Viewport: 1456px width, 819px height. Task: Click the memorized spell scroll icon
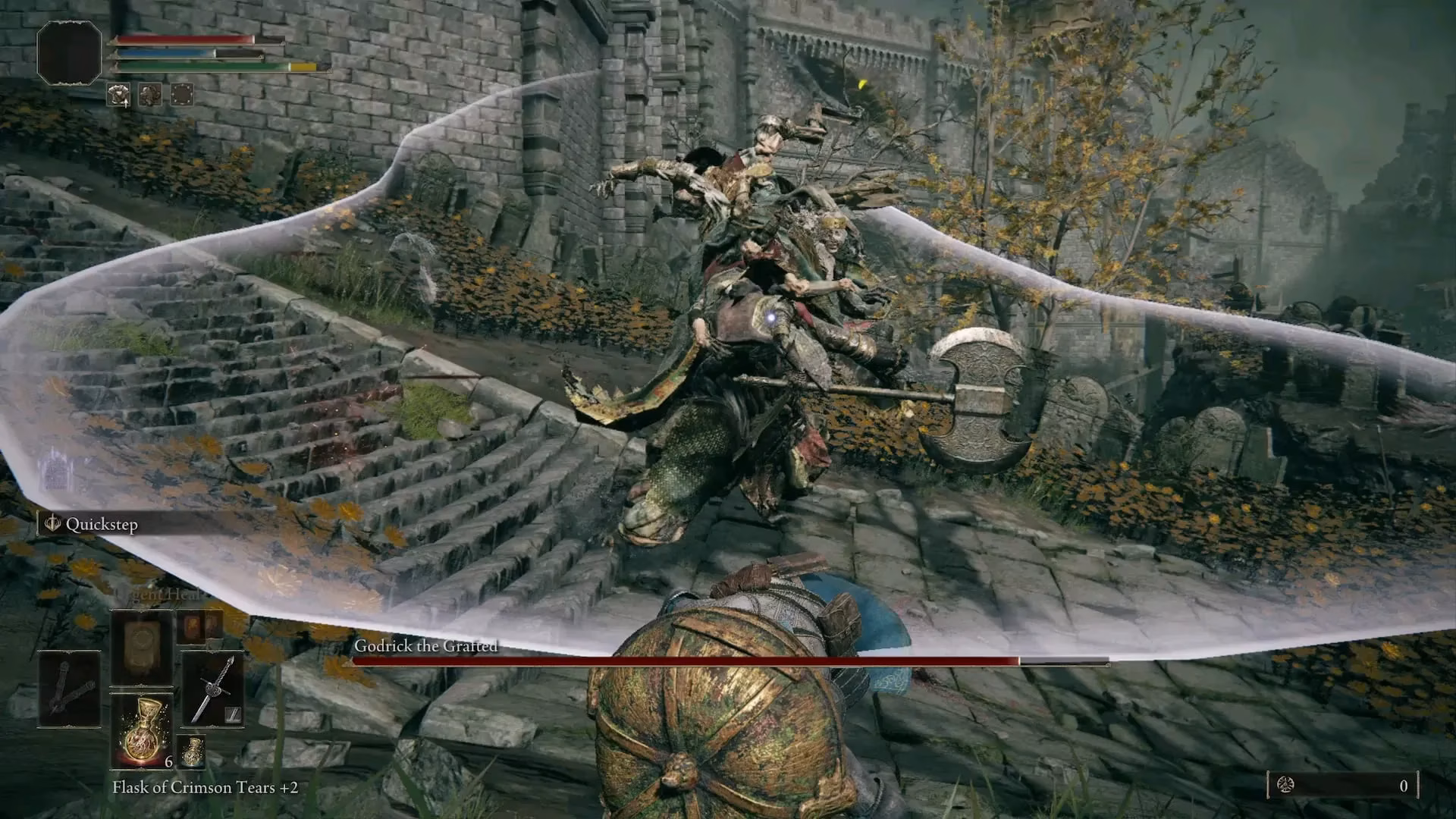point(141,642)
